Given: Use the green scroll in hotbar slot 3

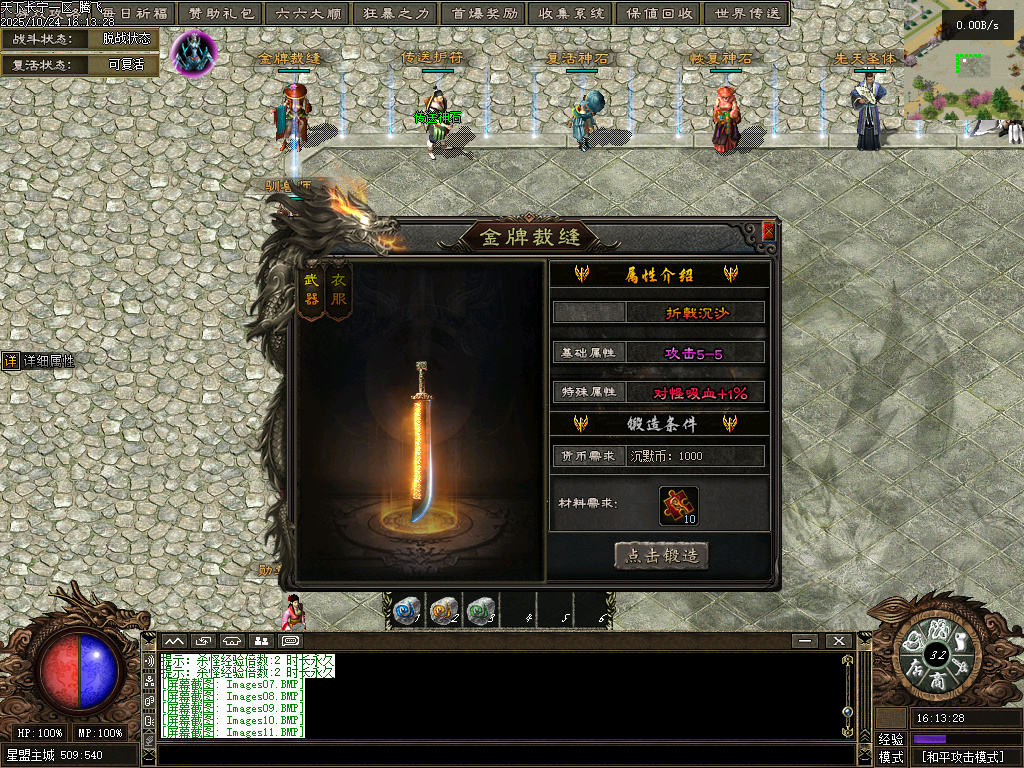Looking at the screenshot, I should pyautogui.click(x=481, y=610).
